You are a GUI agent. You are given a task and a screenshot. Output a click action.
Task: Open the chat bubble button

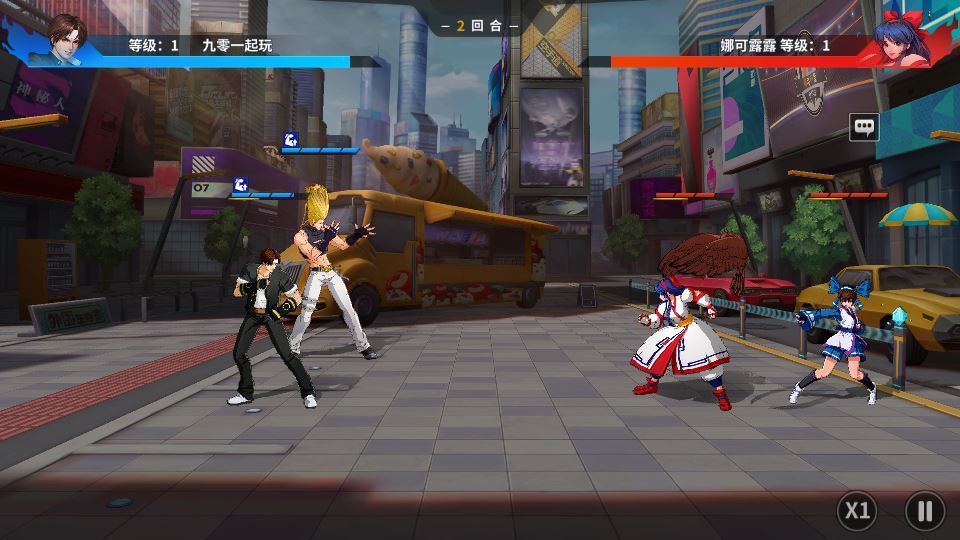[x=864, y=127]
